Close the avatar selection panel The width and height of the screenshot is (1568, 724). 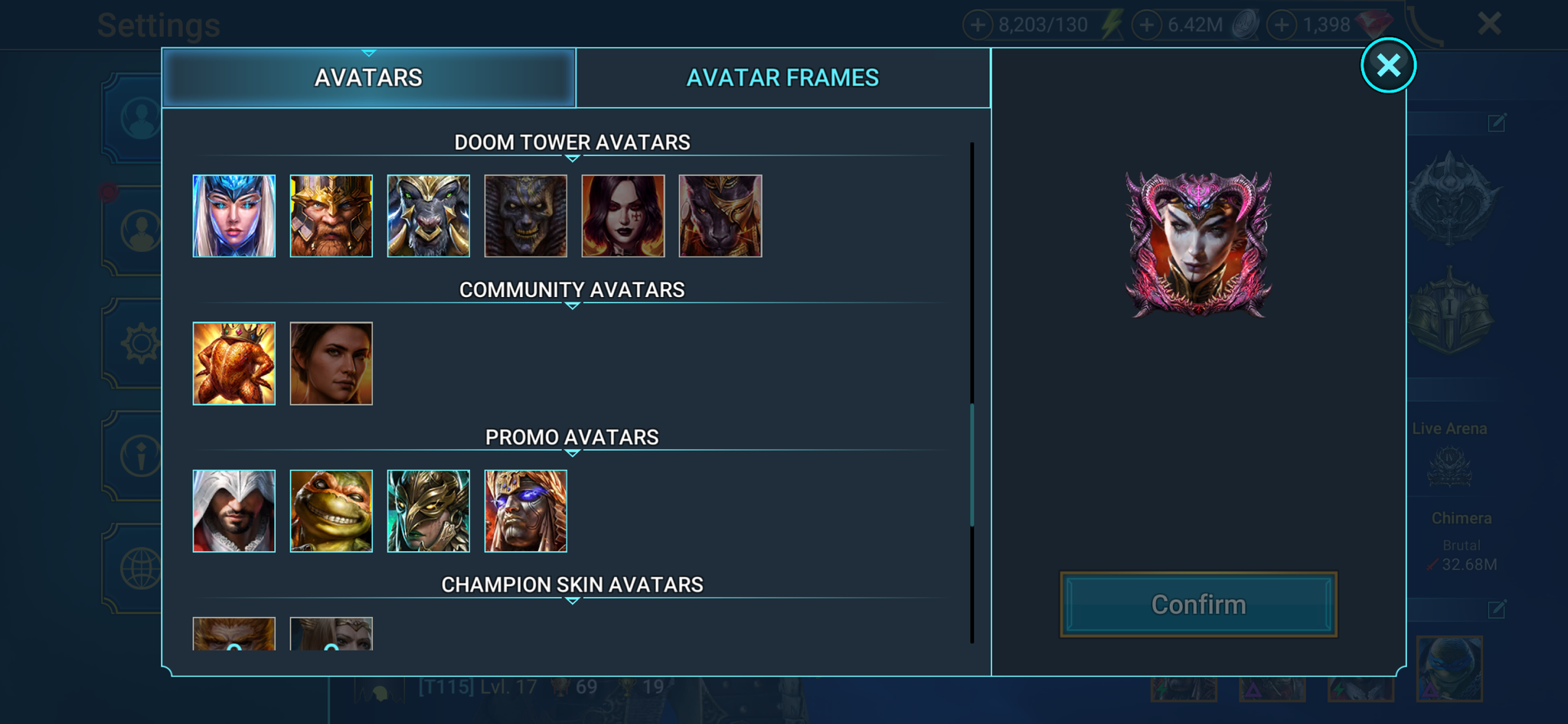1388,66
